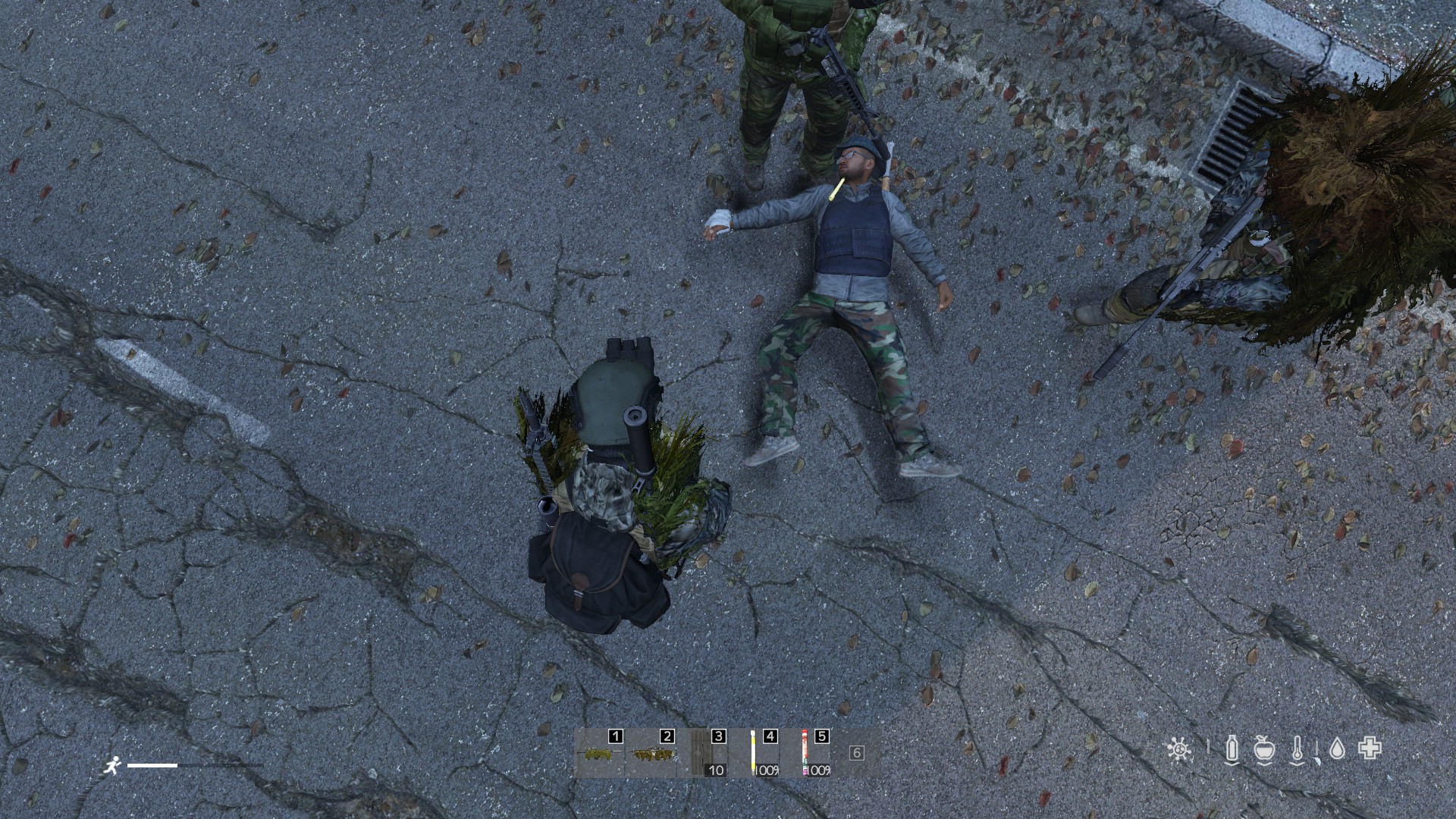Click the apple hunger icon
The width and height of the screenshot is (1456, 819).
click(1264, 749)
